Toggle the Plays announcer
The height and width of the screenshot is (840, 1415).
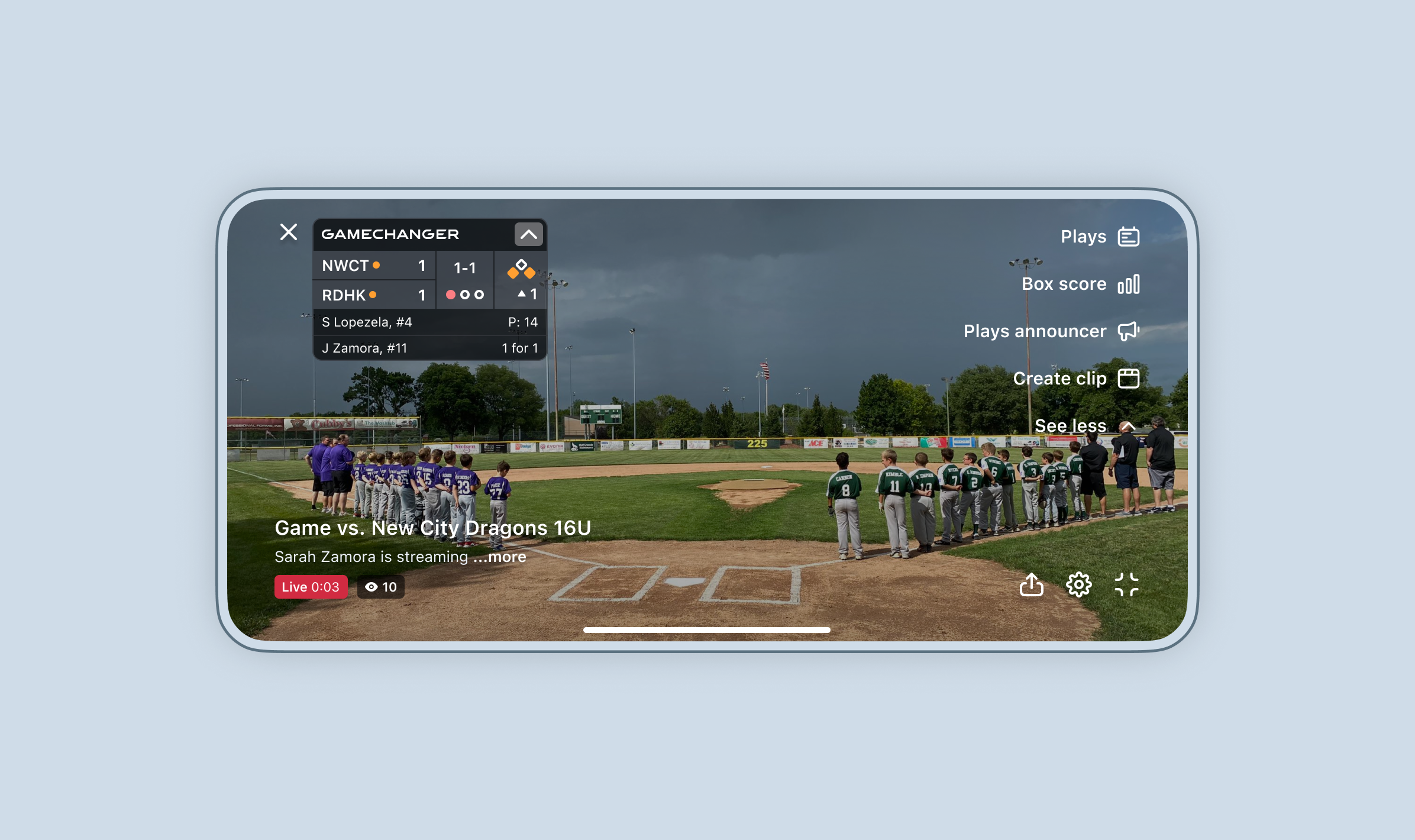coord(1051,331)
